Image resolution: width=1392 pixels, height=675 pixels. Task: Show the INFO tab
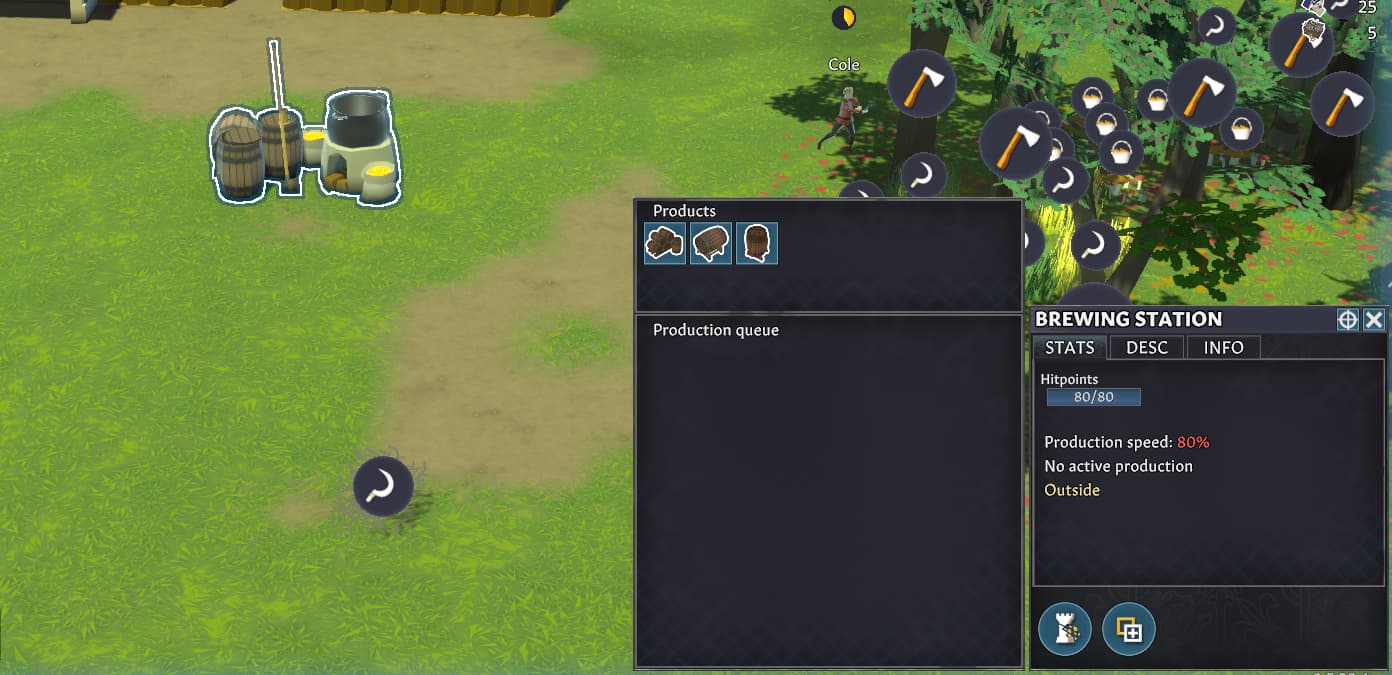click(1223, 347)
